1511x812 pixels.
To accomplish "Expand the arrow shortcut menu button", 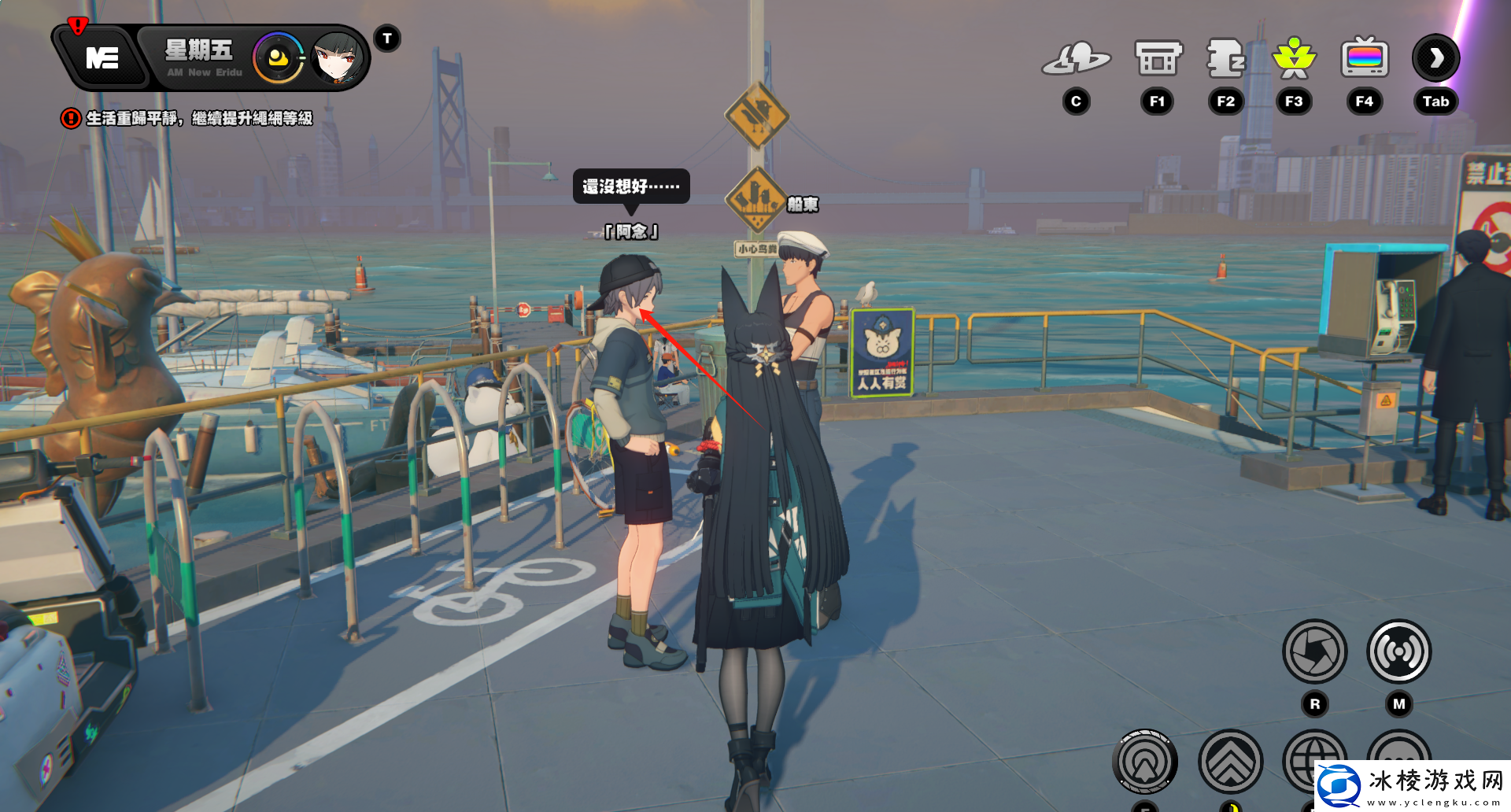I will pyautogui.click(x=1436, y=58).
